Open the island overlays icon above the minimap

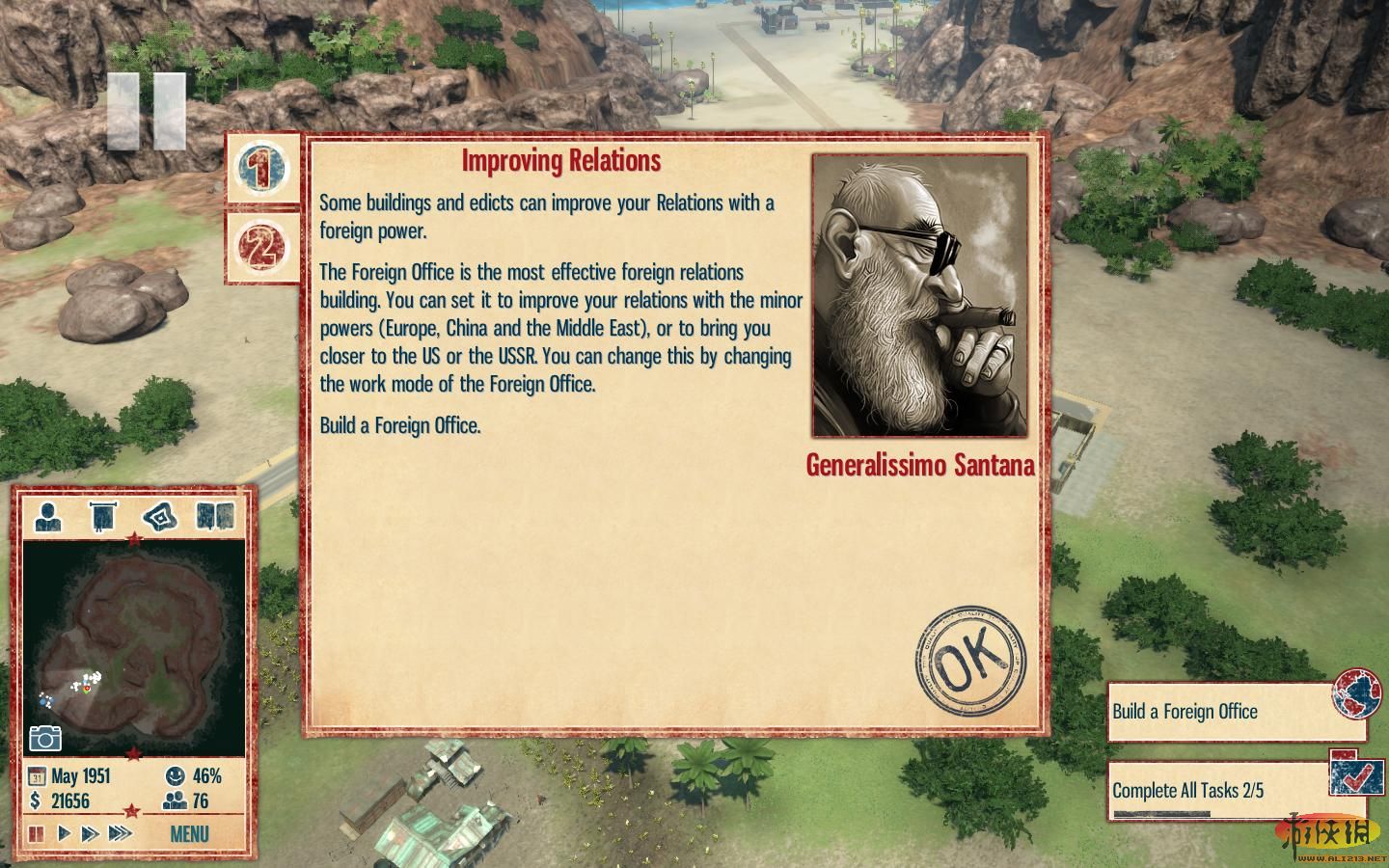160,517
